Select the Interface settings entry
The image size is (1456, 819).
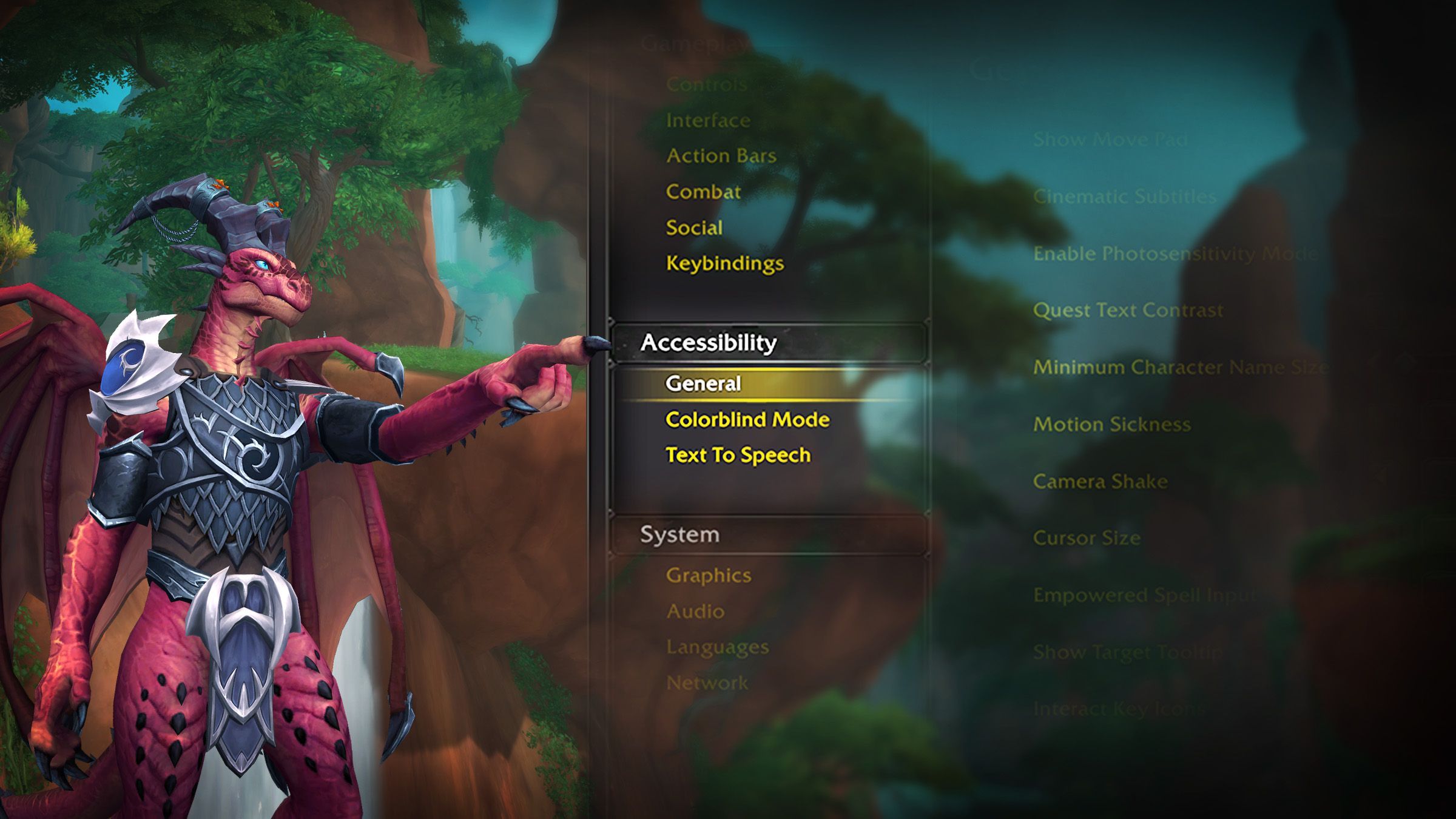pyautogui.click(x=708, y=120)
